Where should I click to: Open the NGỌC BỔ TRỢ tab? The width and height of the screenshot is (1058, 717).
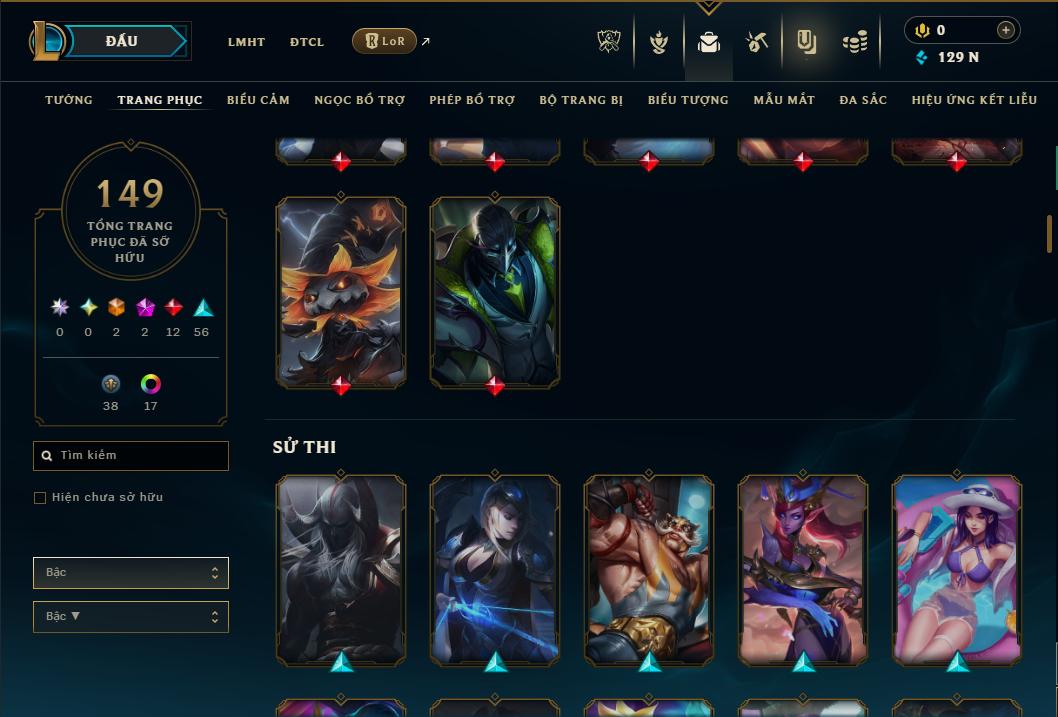359,100
